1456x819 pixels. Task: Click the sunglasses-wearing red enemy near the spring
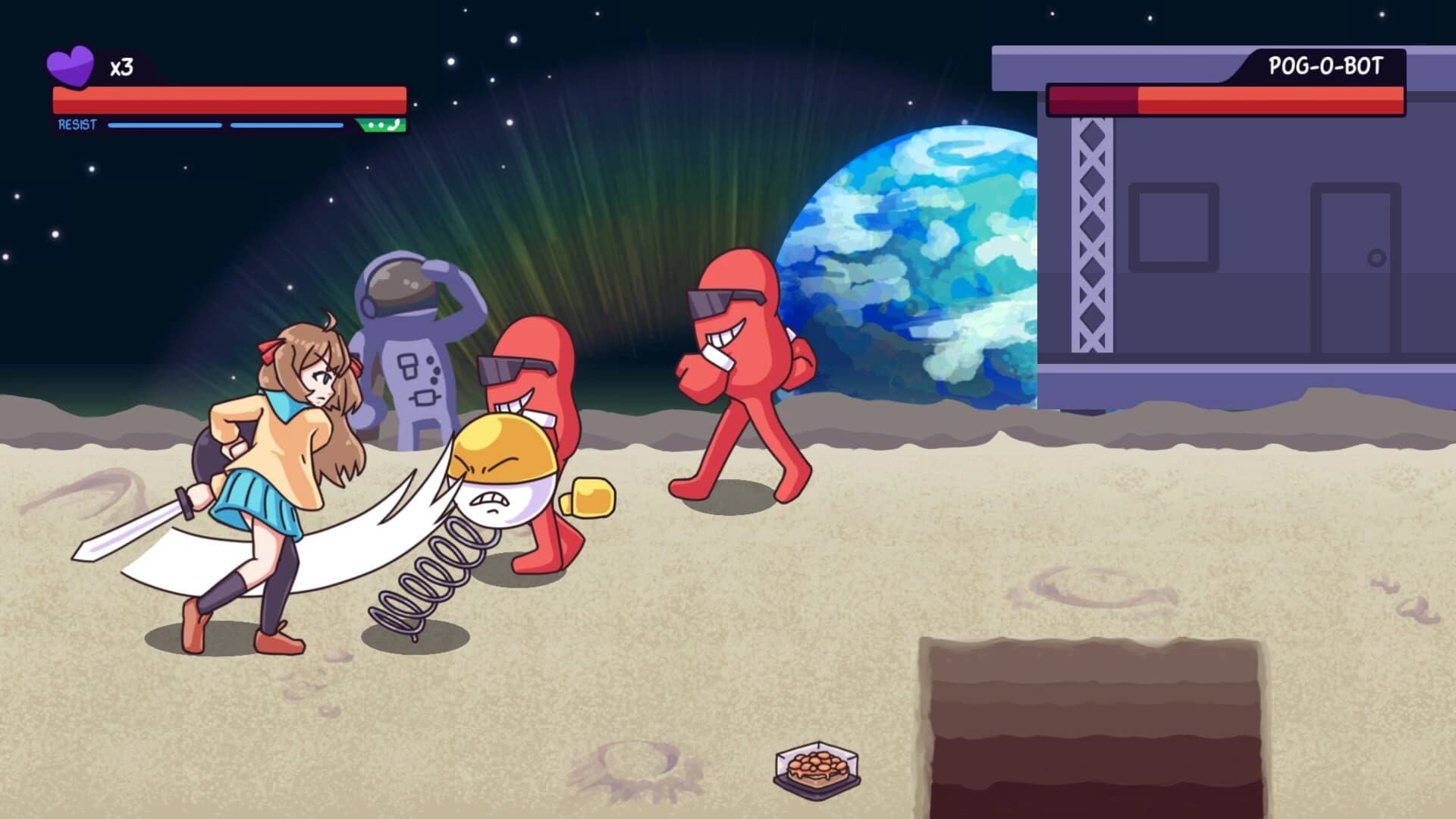(531, 372)
